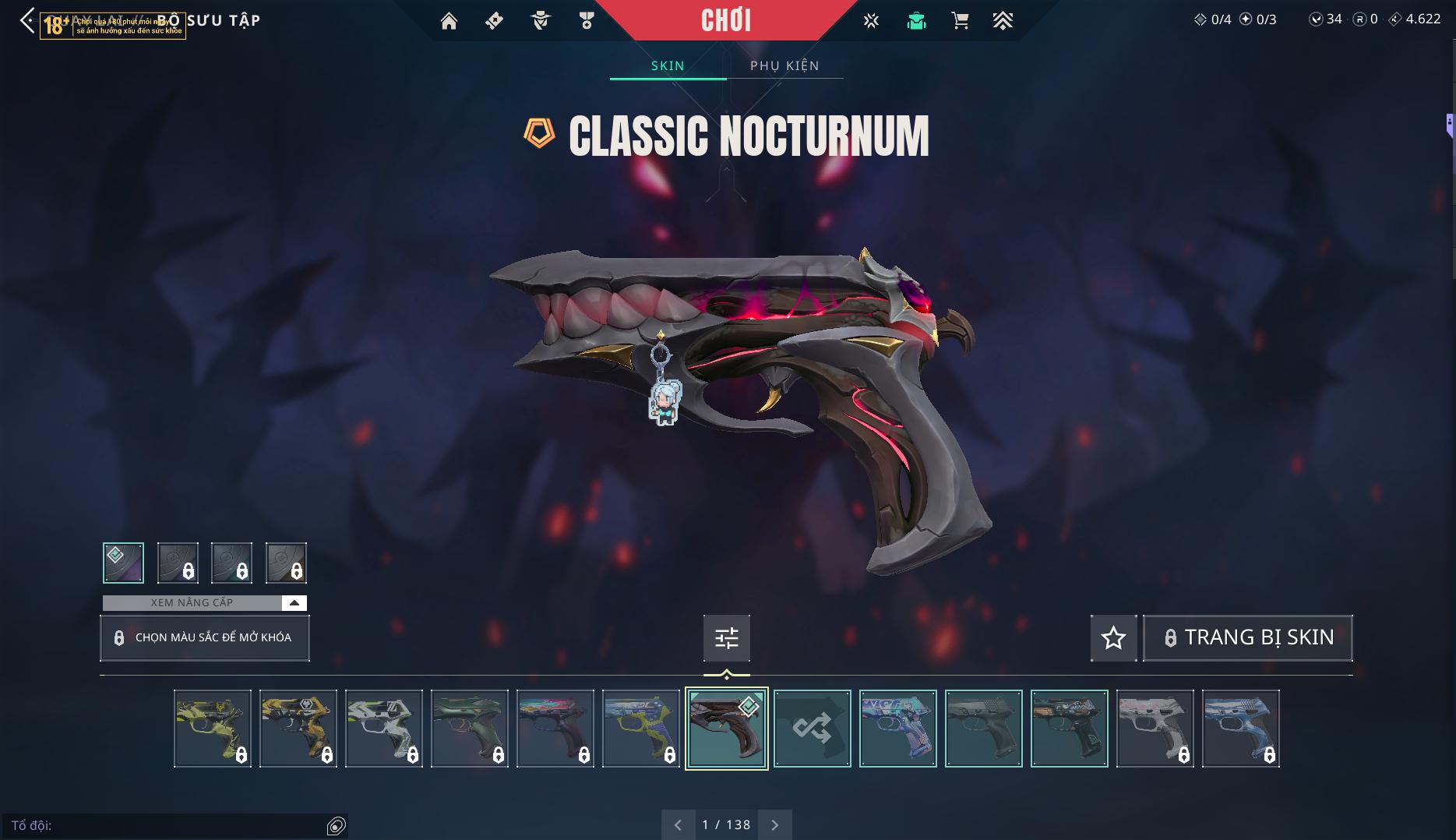
Task: Go back with the top-left arrow
Action: (27, 21)
